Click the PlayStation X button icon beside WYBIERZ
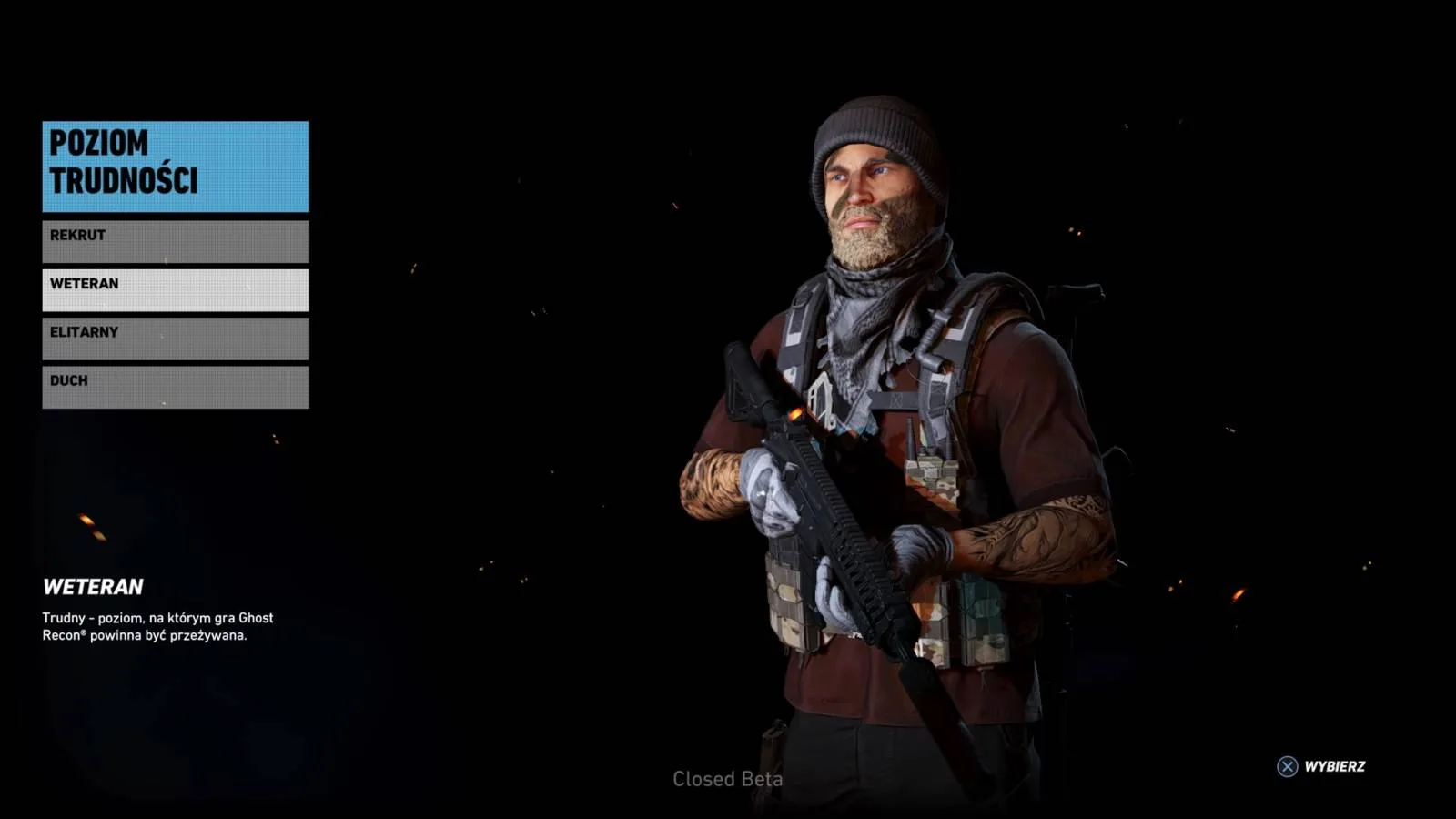Image resolution: width=1456 pixels, height=819 pixels. [1287, 765]
